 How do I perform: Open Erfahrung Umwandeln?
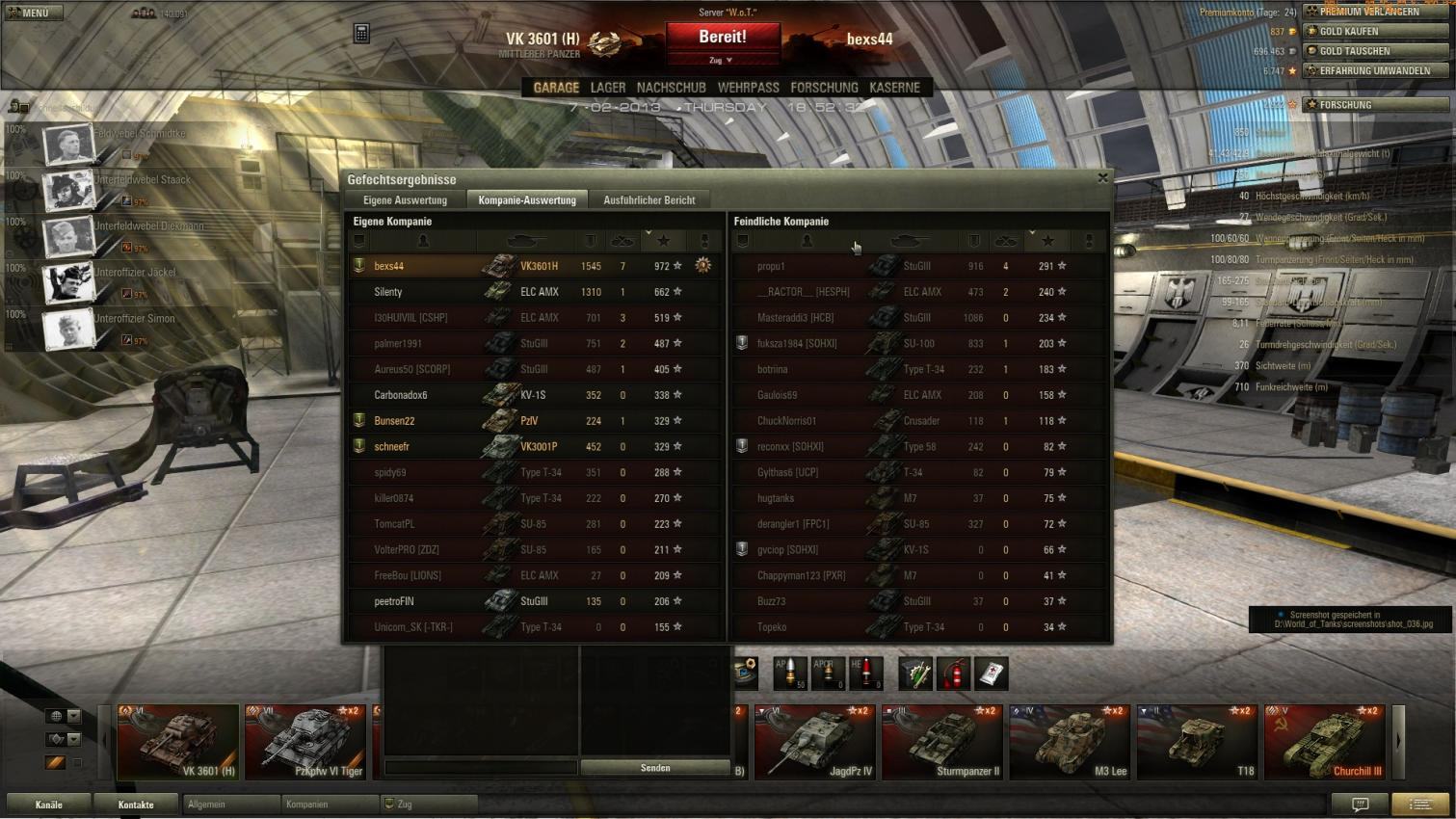[1375, 71]
